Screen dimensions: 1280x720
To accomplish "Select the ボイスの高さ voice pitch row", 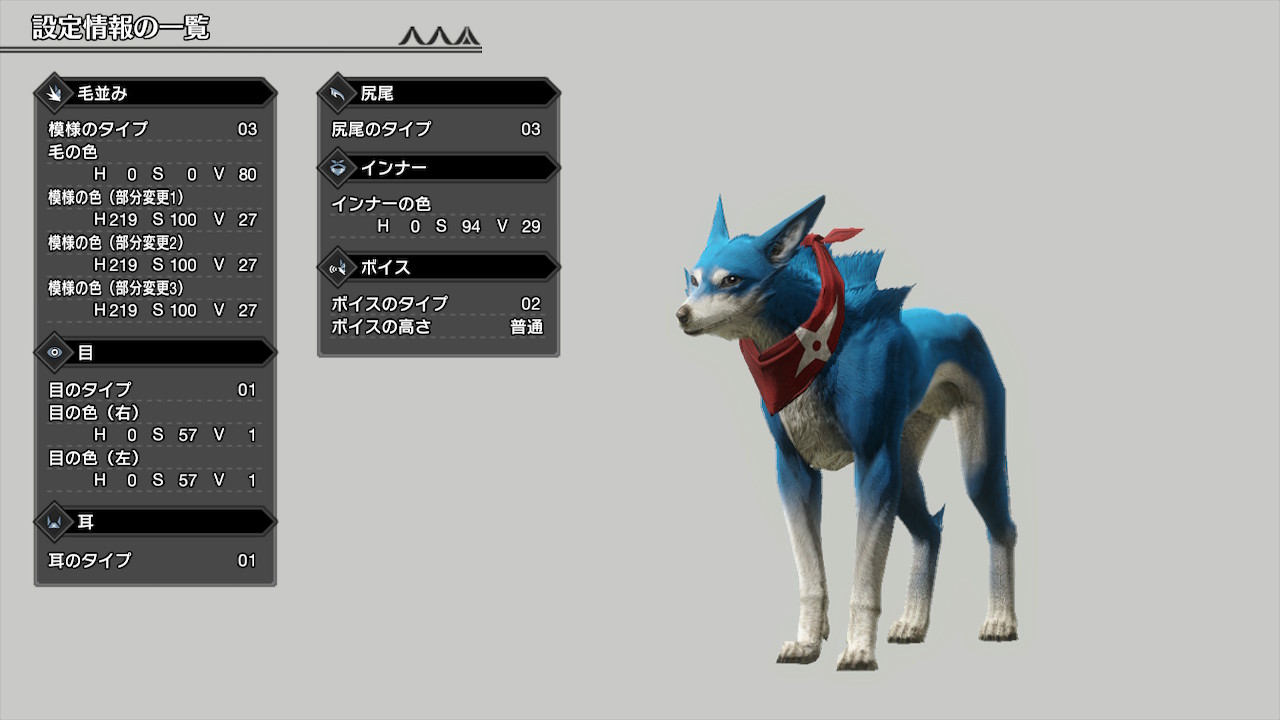I will tap(436, 327).
